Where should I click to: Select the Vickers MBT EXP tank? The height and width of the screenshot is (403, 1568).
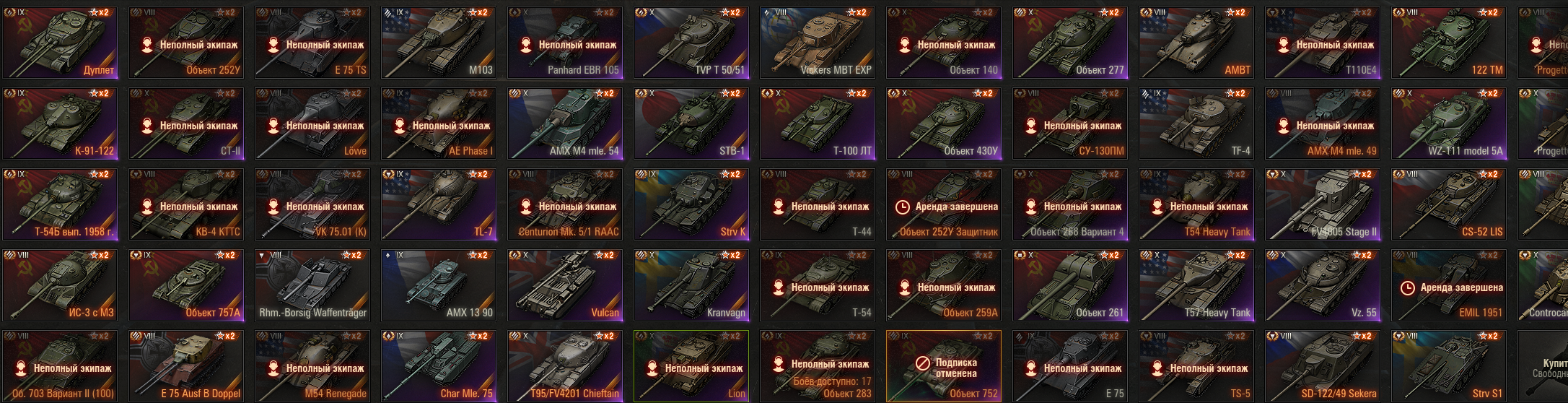click(x=818, y=43)
